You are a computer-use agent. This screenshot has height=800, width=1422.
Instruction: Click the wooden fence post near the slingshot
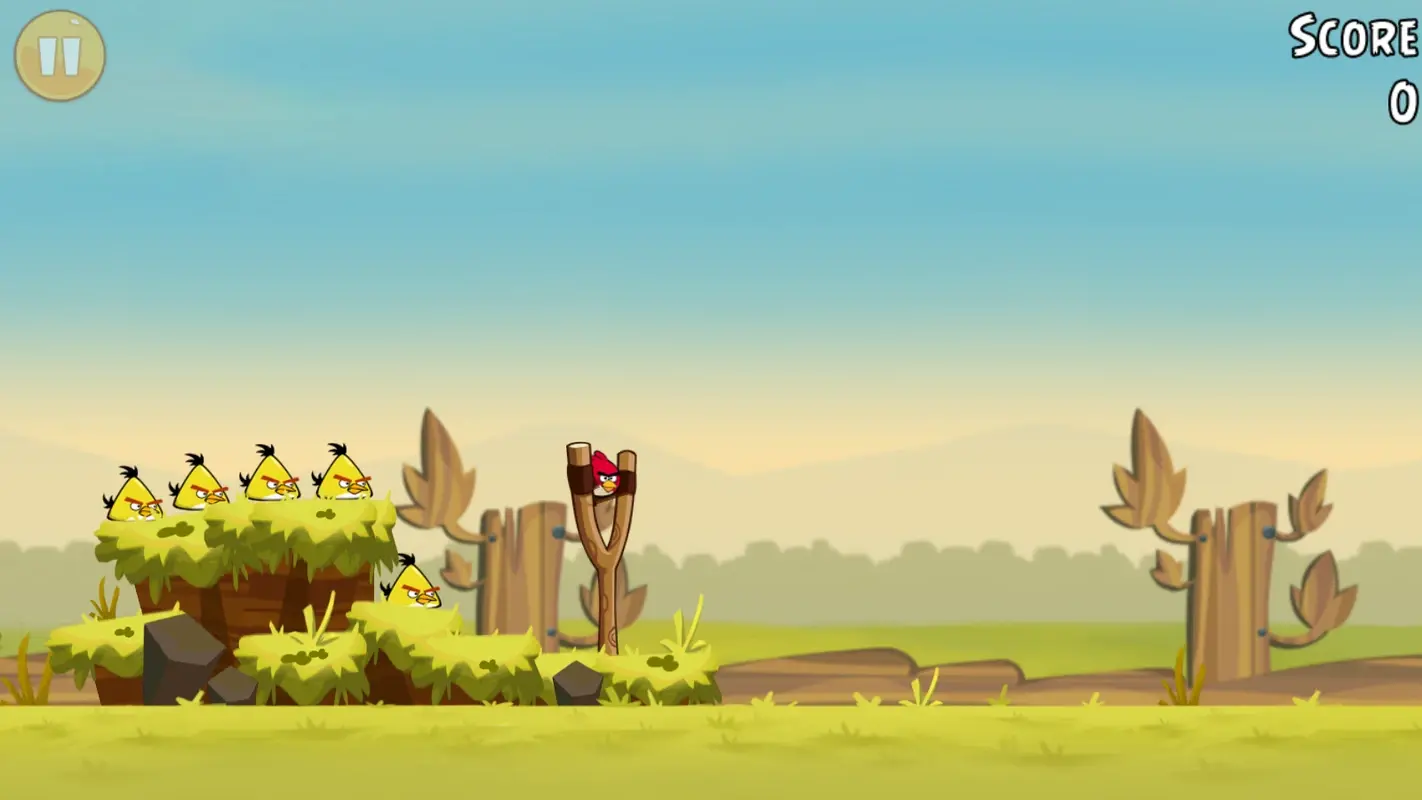[x=517, y=570]
